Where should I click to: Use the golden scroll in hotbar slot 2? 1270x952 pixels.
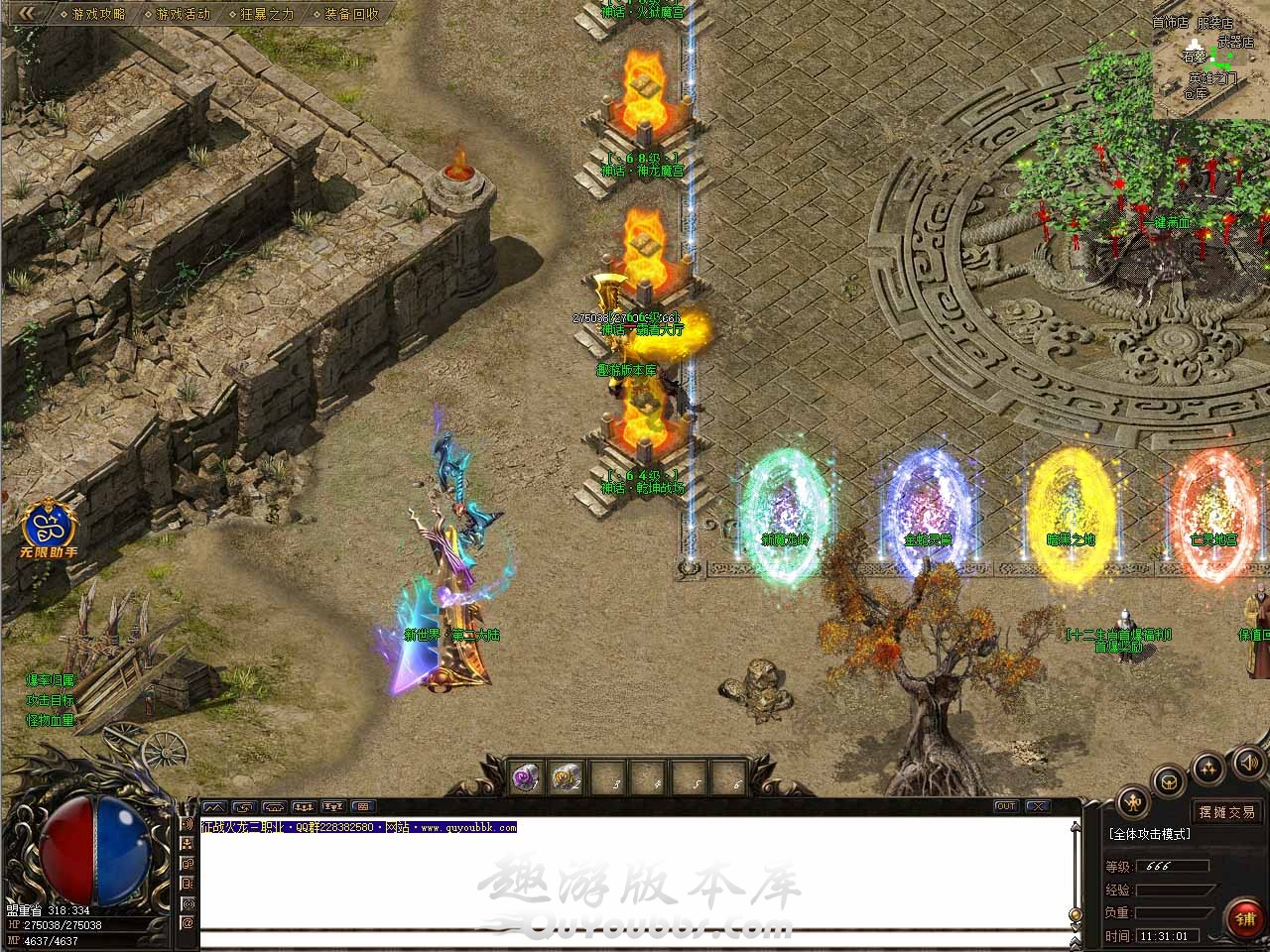[567, 779]
